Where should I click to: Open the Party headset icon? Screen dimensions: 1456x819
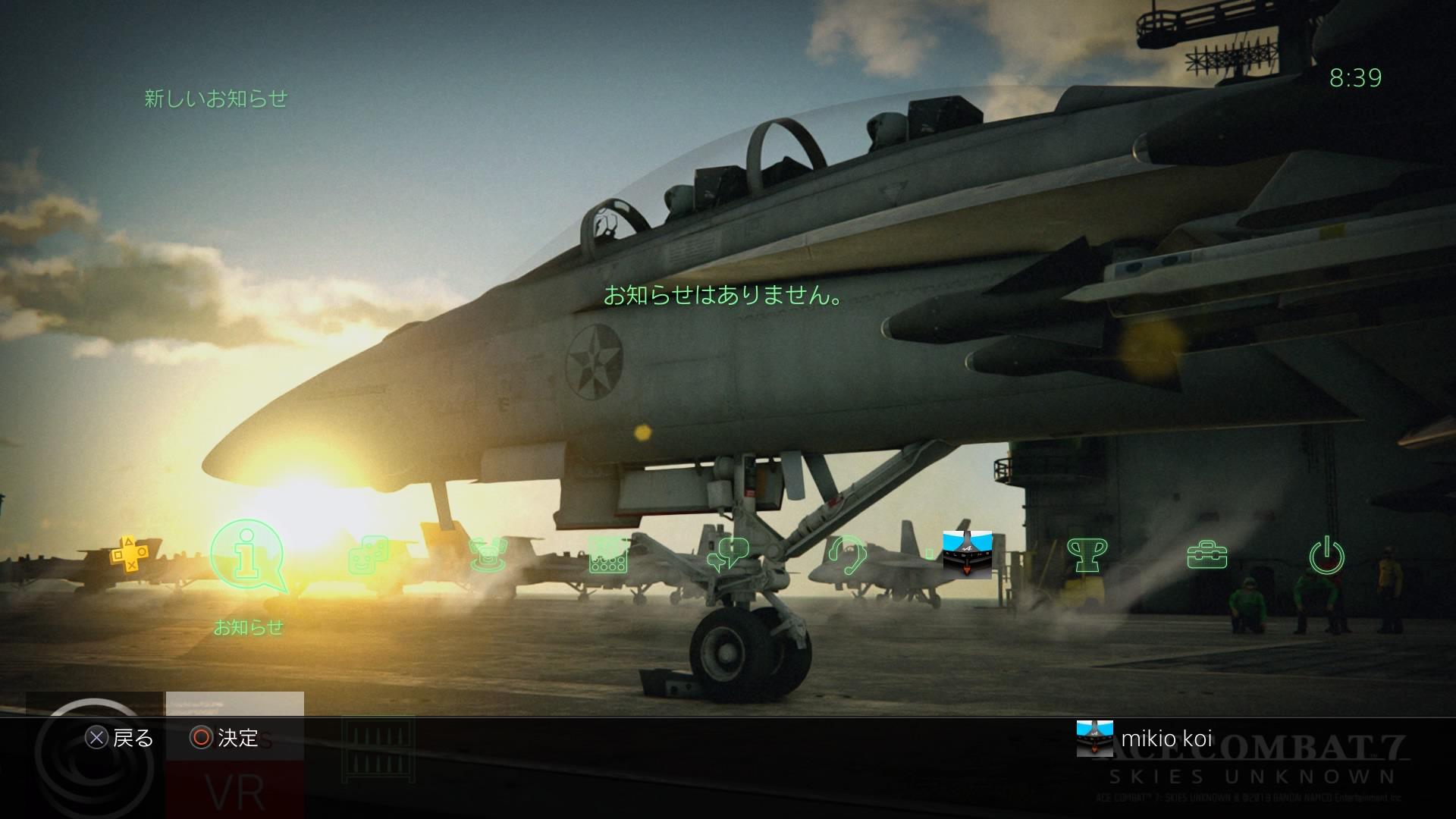point(847,555)
